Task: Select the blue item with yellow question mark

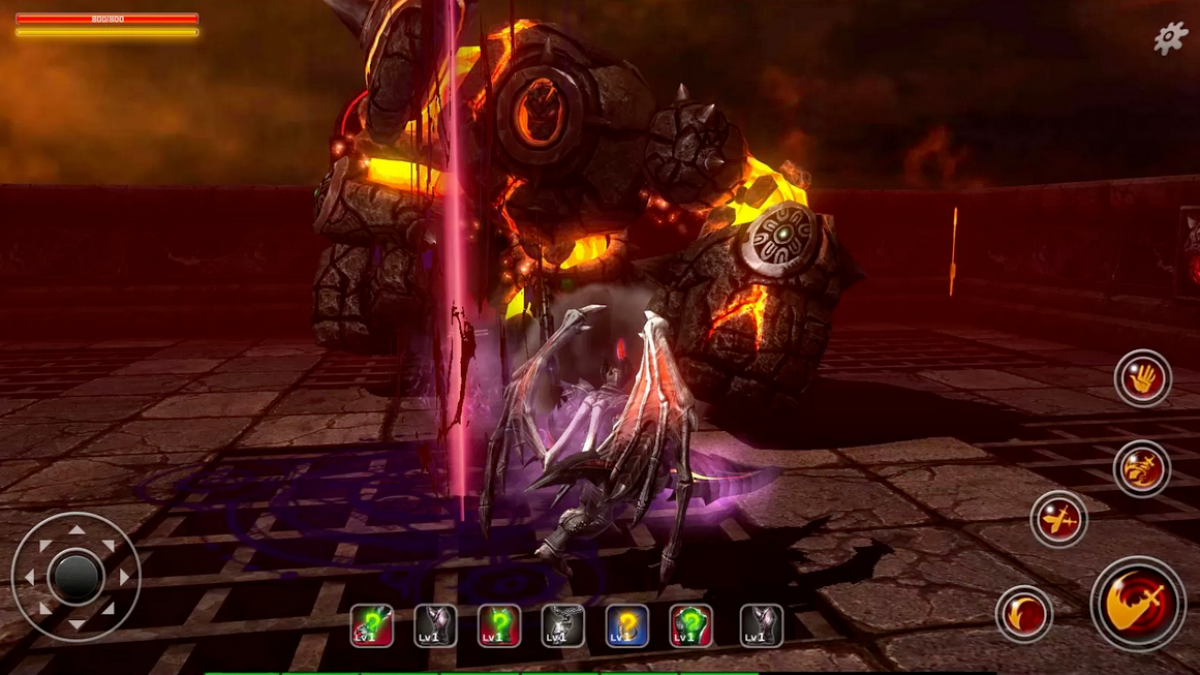Action: (626, 625)
